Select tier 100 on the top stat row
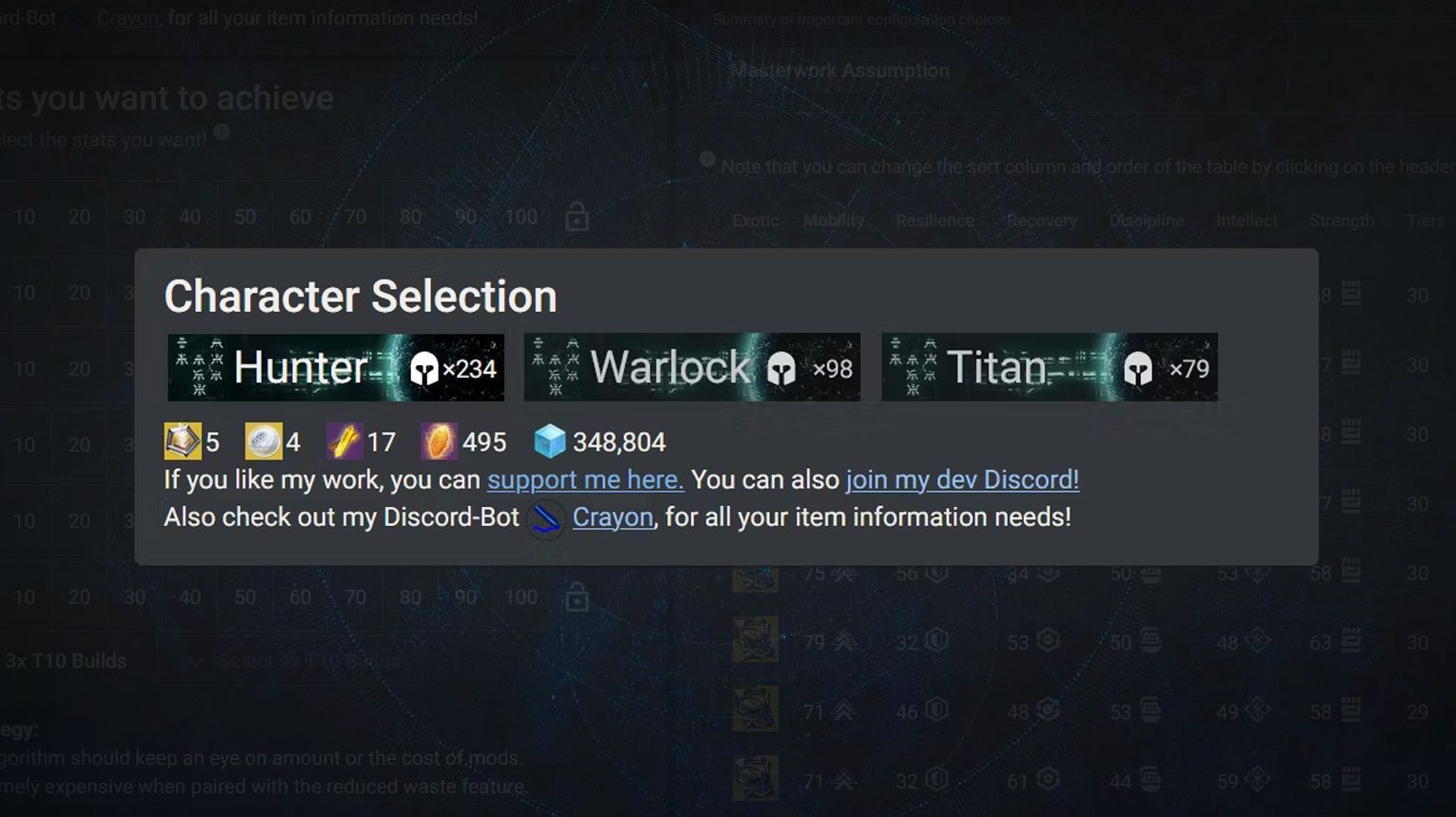 [x=521, y=216]
